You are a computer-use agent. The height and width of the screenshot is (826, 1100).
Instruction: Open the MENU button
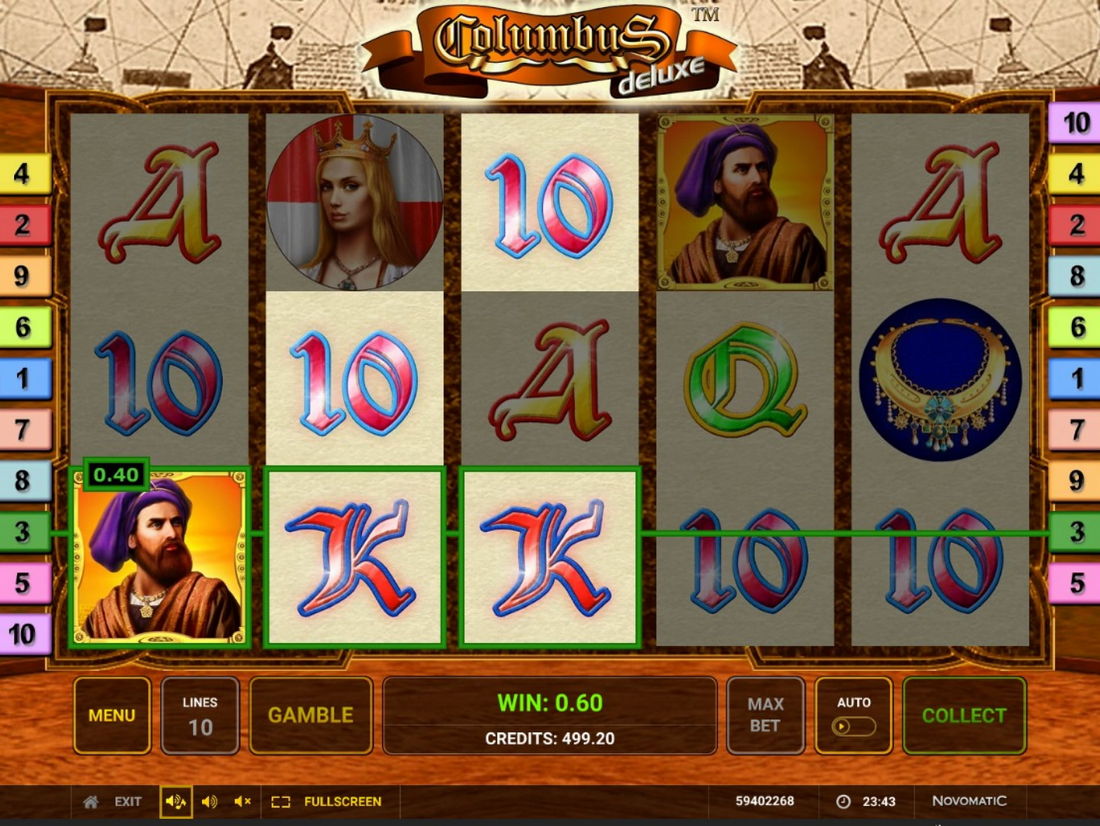click(x=112, y=715)
